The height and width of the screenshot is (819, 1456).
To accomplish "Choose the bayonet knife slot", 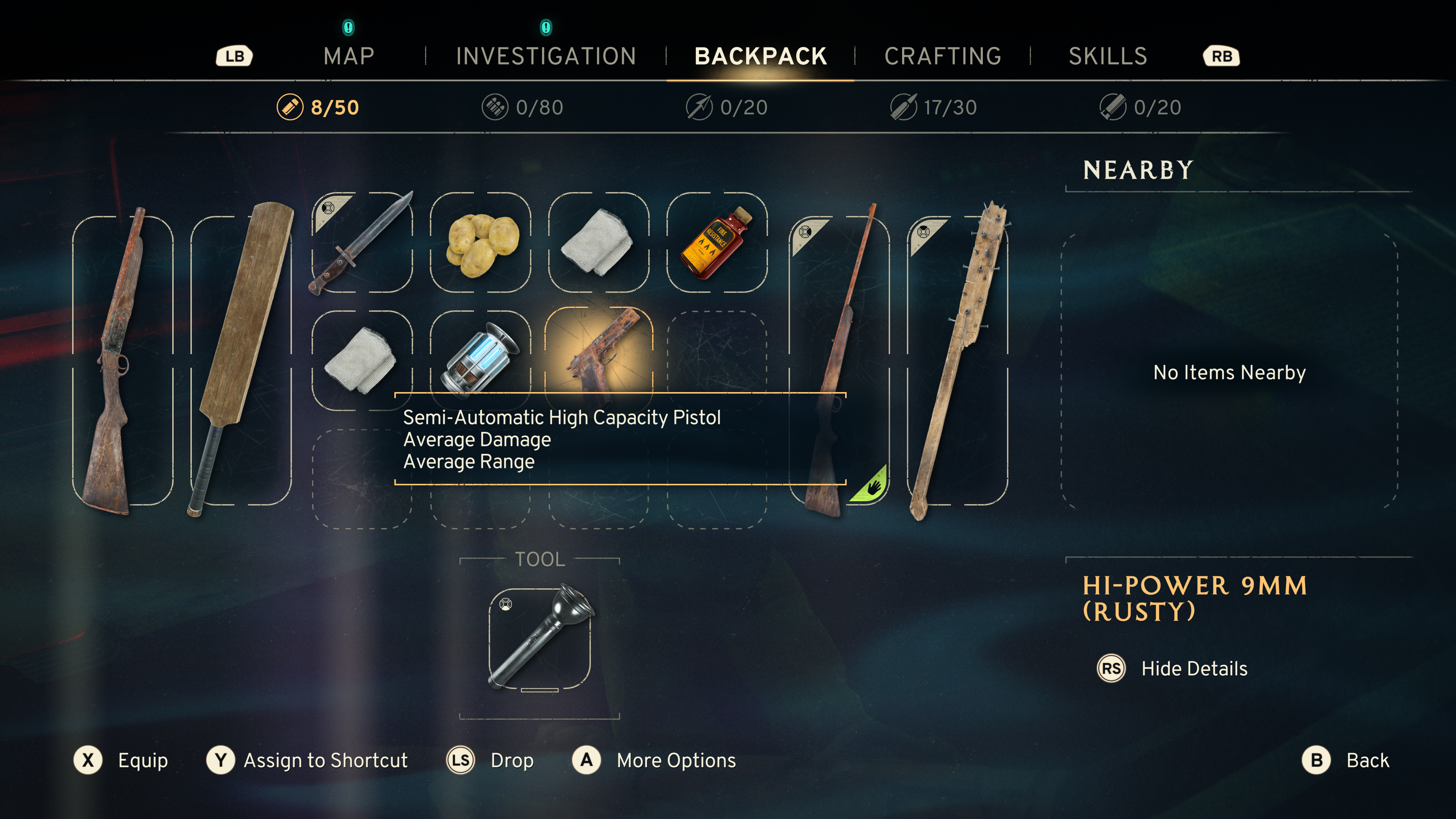I will coord(362,243).
